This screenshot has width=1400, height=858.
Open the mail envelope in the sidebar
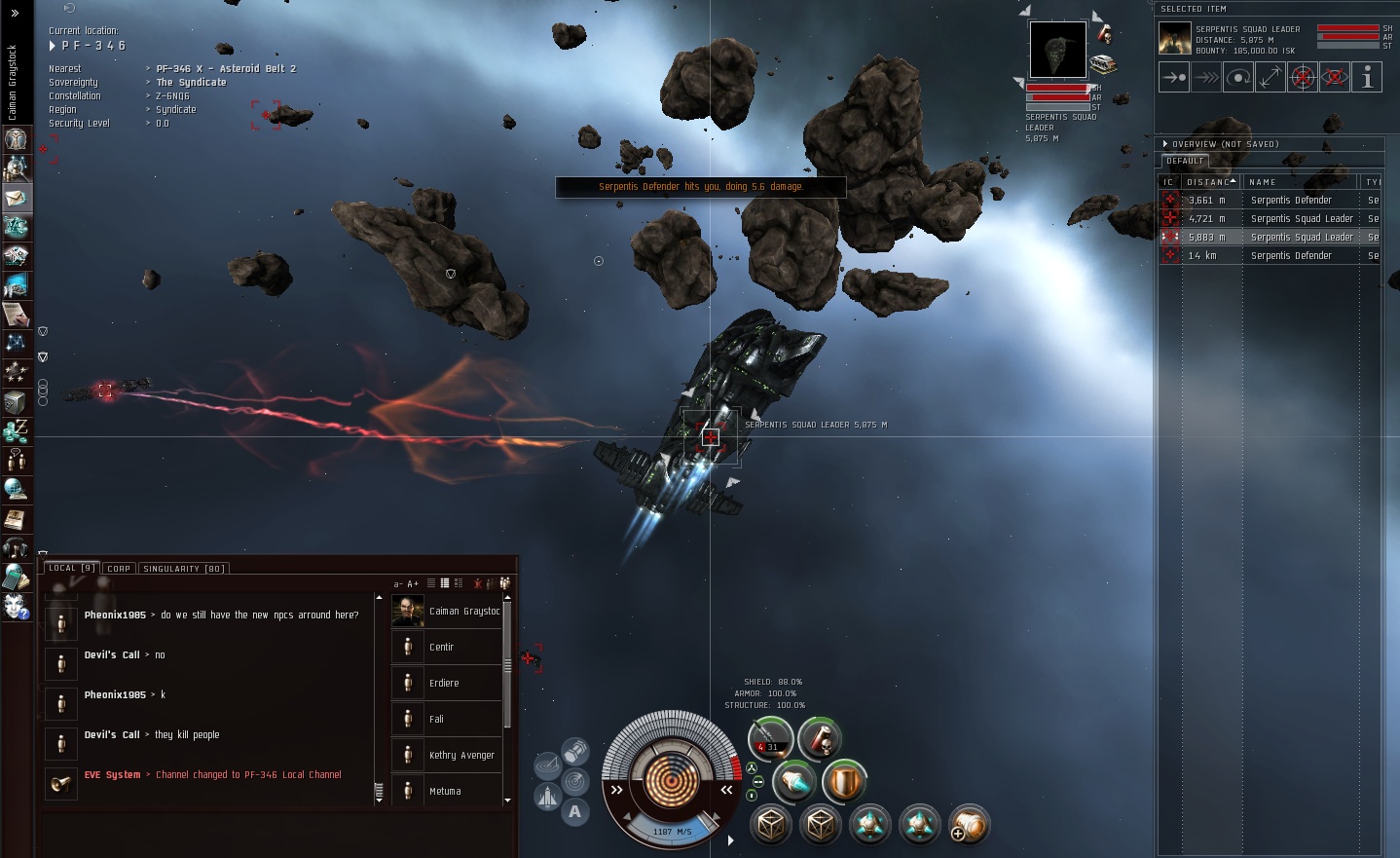(x=16, y=198)
